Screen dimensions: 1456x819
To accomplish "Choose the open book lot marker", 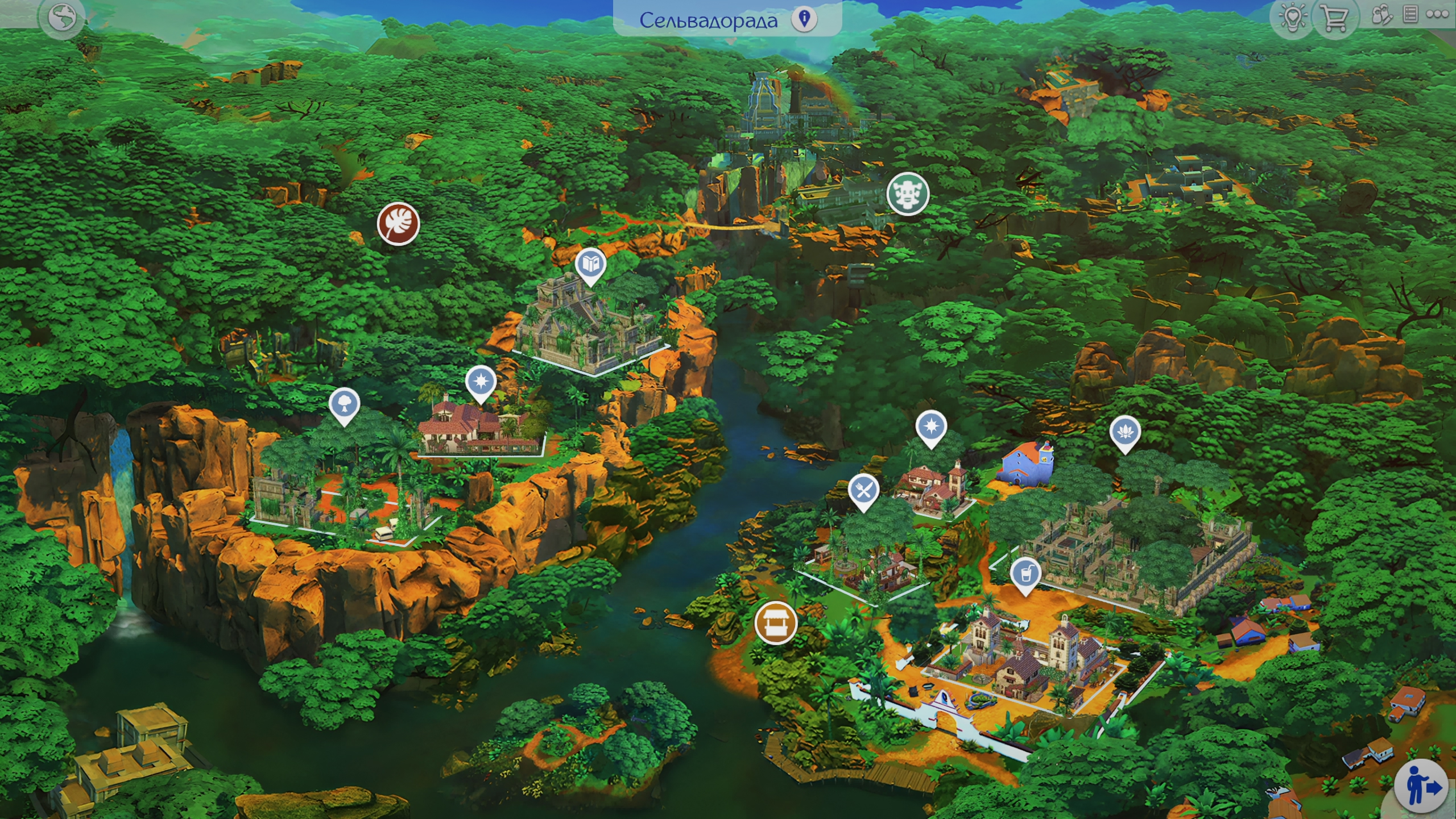I will click(590, 264).
